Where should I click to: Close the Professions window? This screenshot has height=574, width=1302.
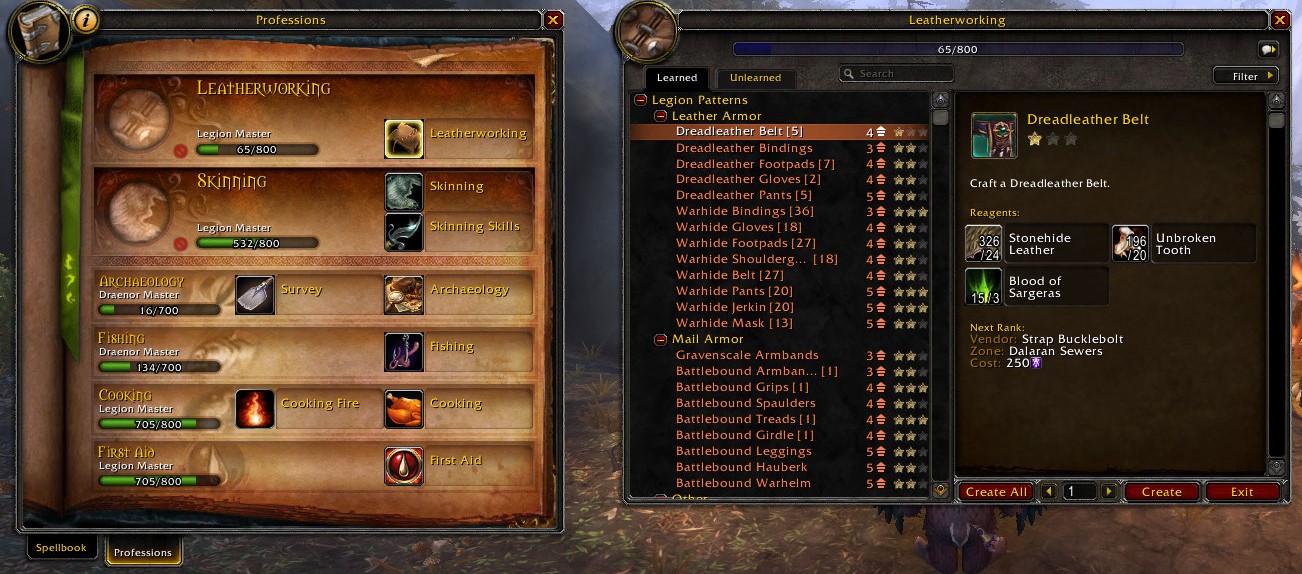[x=553, y=20]
